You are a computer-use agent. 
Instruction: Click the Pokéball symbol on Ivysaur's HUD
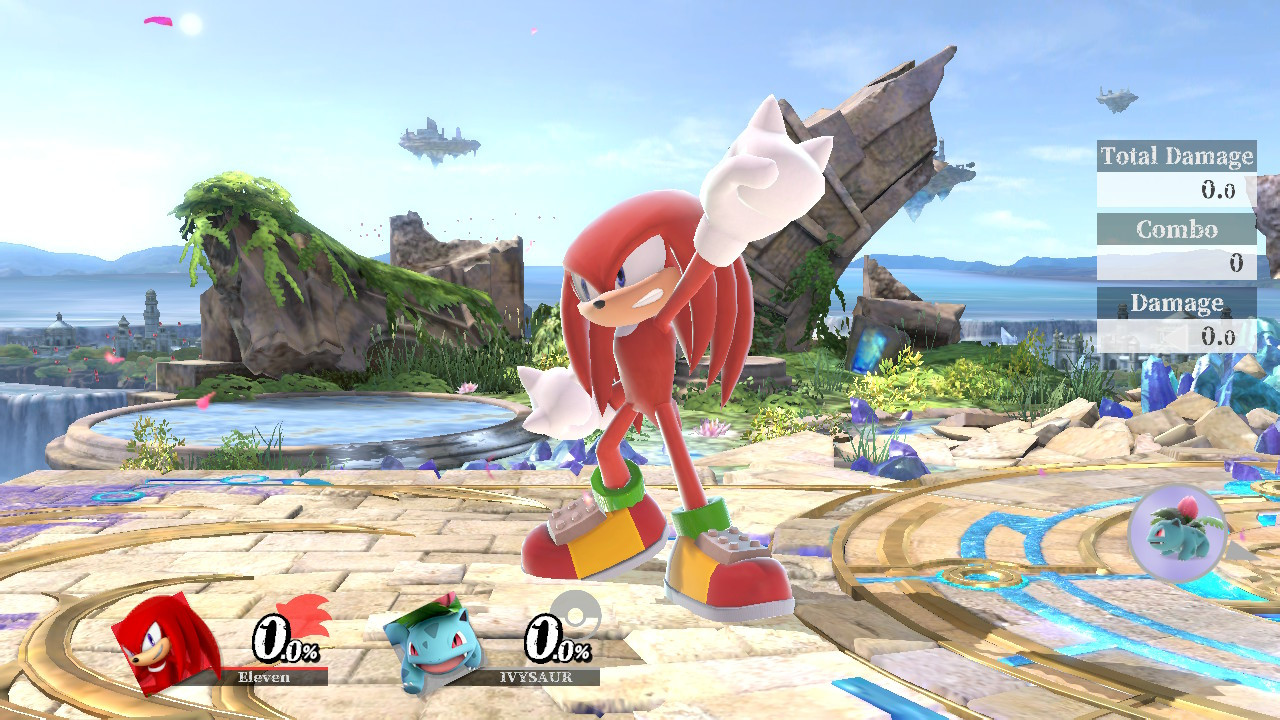(575, 615)
